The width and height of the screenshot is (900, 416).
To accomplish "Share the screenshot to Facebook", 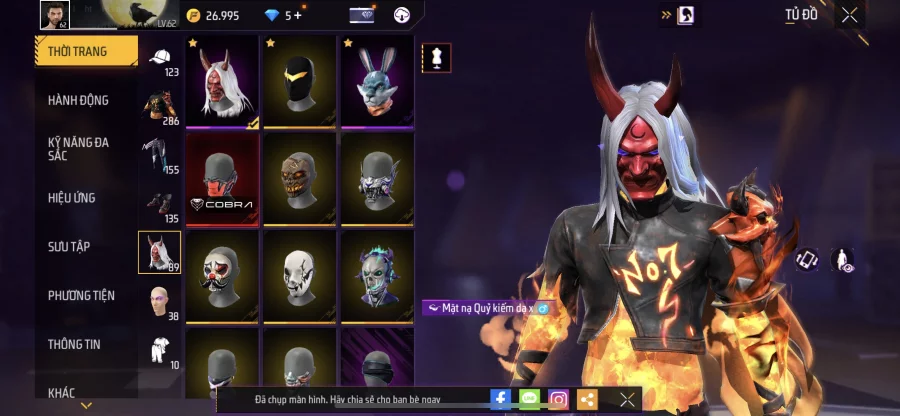I will point(500,399).
